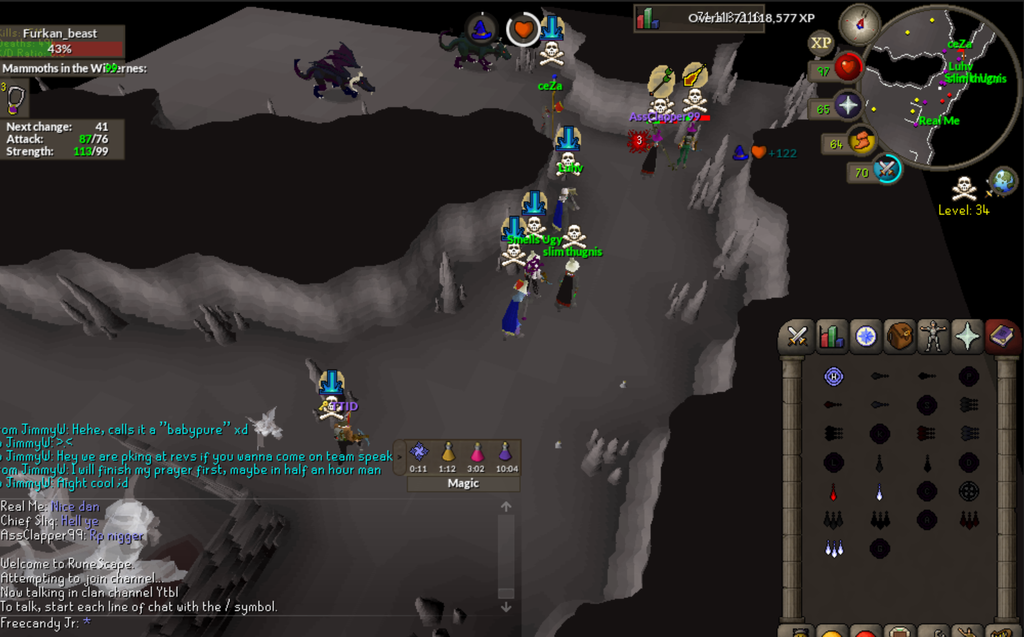This screenshot has width=1024, height=637.
Task: Open the Combat Options tab
Action: tap(798, 337)
